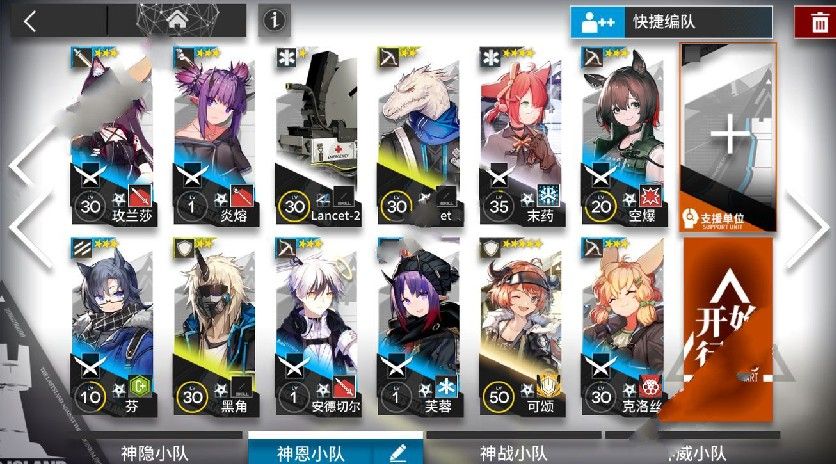Go back using the arrow button

(x=30, y=21)
